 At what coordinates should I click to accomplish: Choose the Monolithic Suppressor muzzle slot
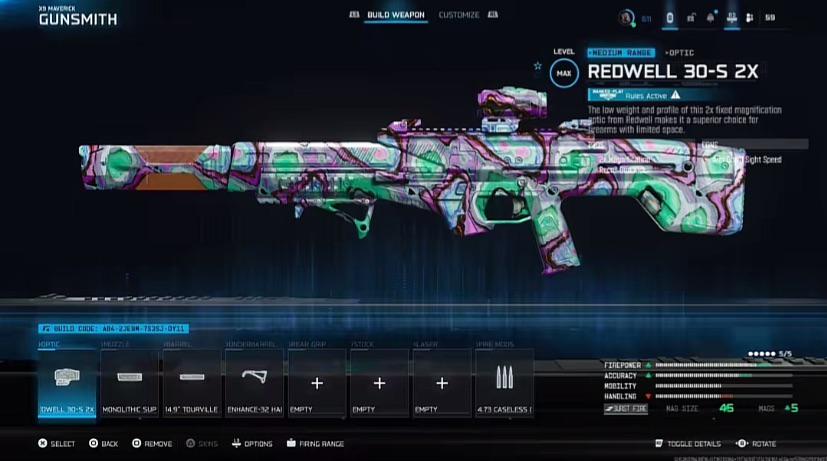129,384
